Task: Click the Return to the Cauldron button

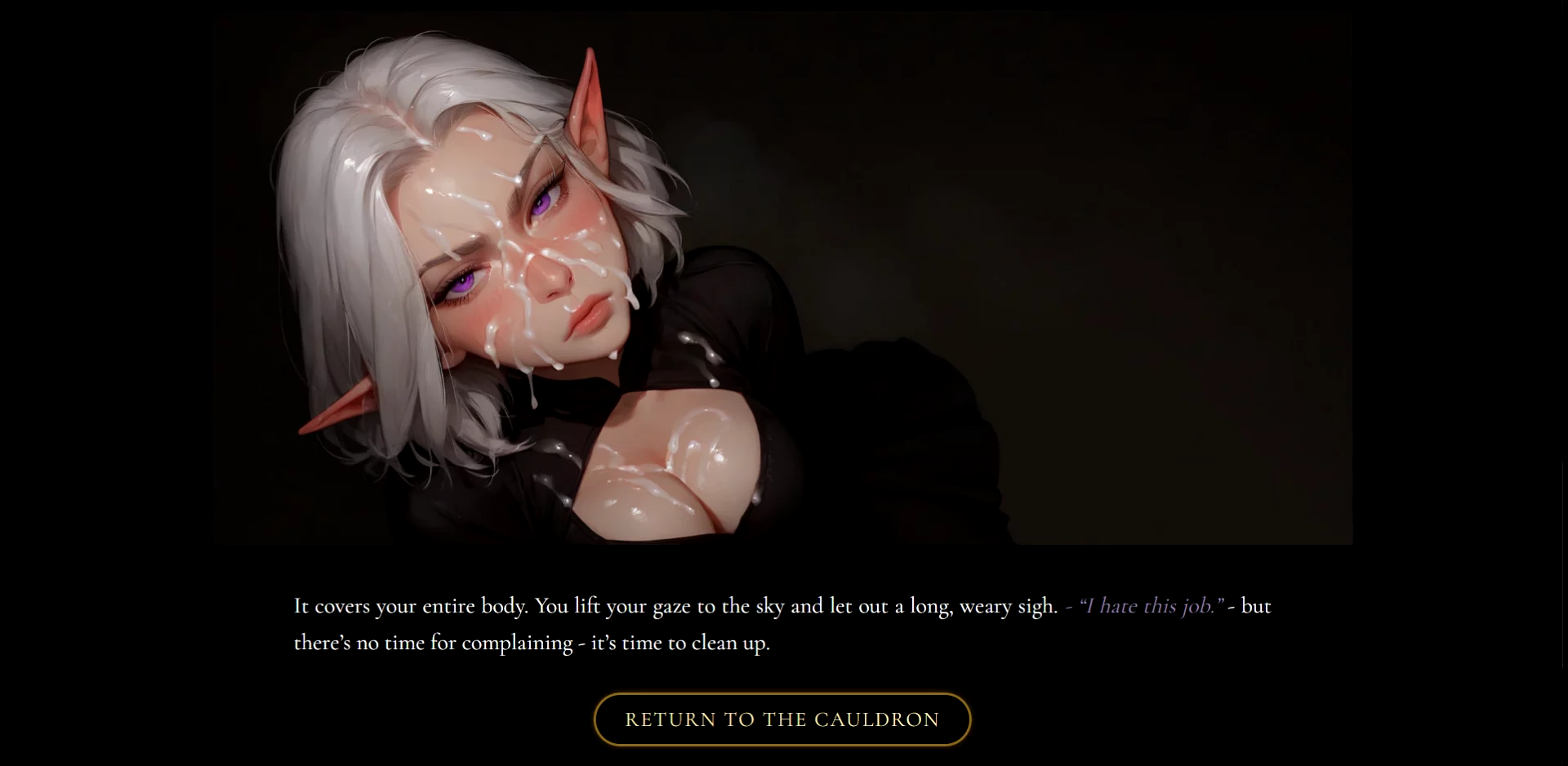Action: [x=782, y=719]
